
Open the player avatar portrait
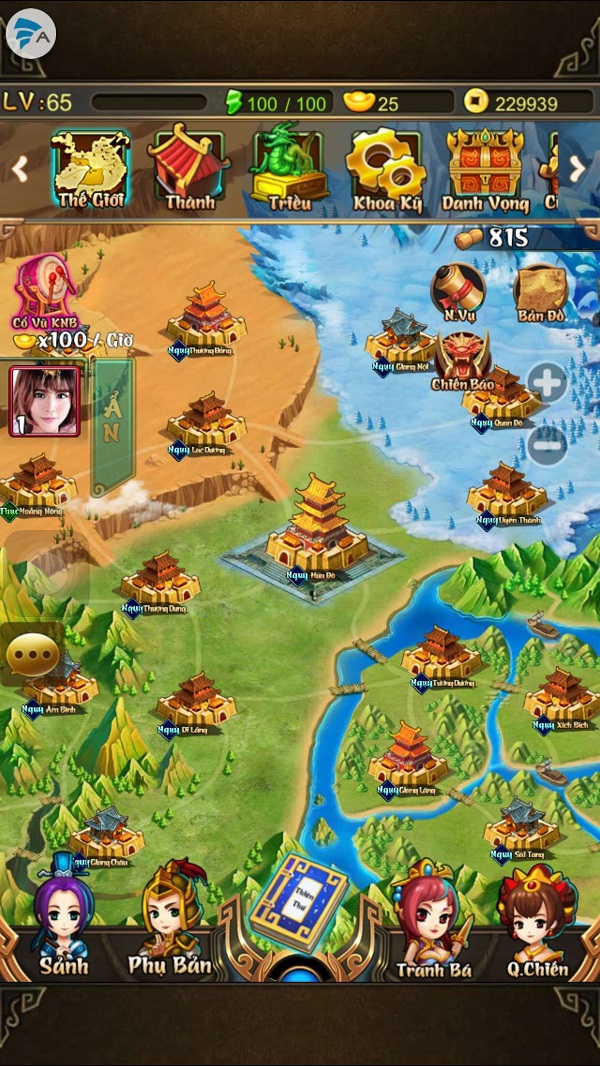[x=44, y=401]
